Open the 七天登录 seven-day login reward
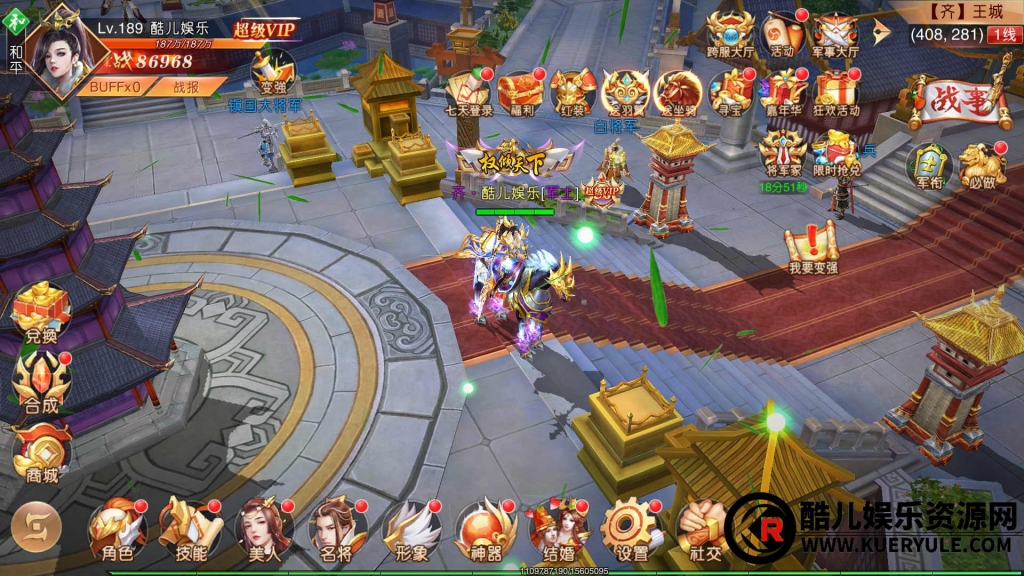 468,92
